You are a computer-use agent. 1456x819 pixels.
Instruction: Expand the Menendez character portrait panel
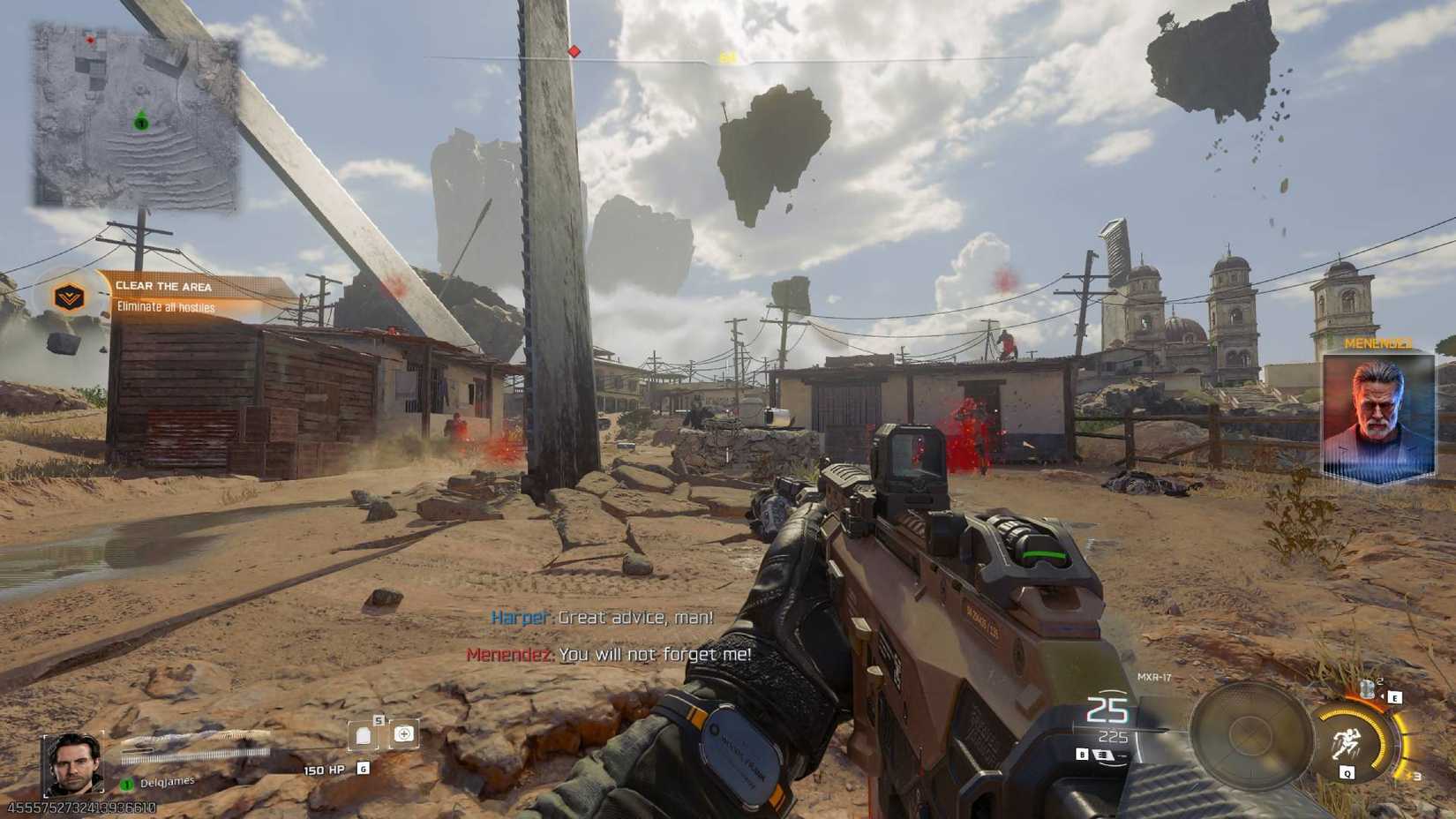(x=1377, y=414)
